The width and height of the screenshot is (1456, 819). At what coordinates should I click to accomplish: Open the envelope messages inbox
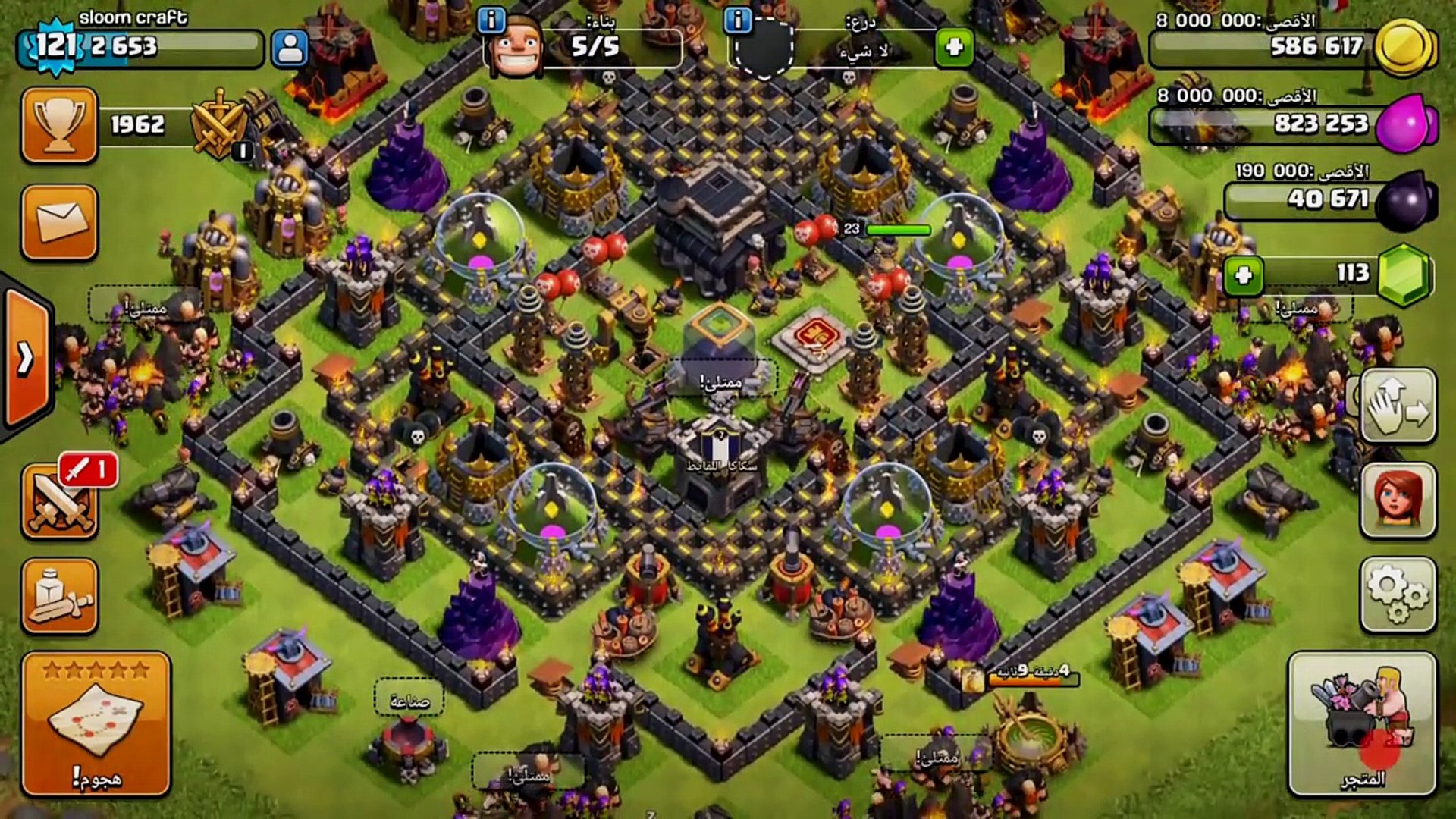point(60,222)
